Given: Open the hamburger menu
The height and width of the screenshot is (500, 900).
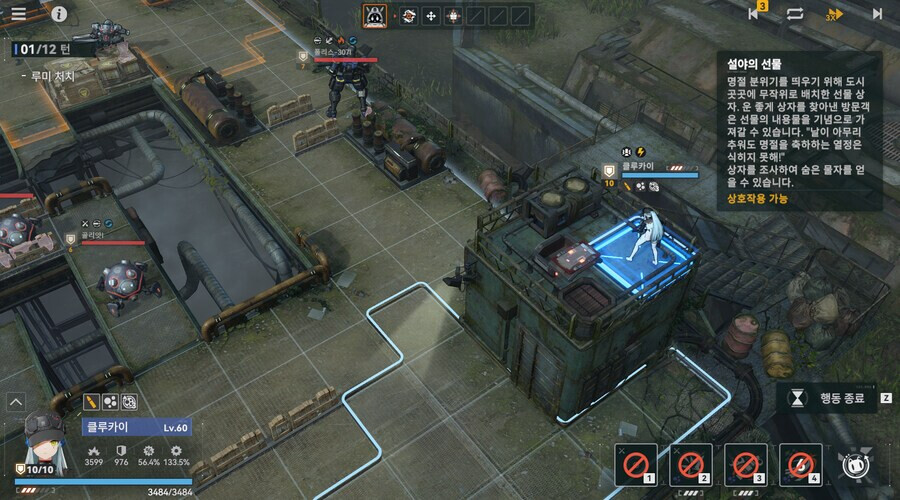Looking at the screenshot, I should tap(19, 14).
